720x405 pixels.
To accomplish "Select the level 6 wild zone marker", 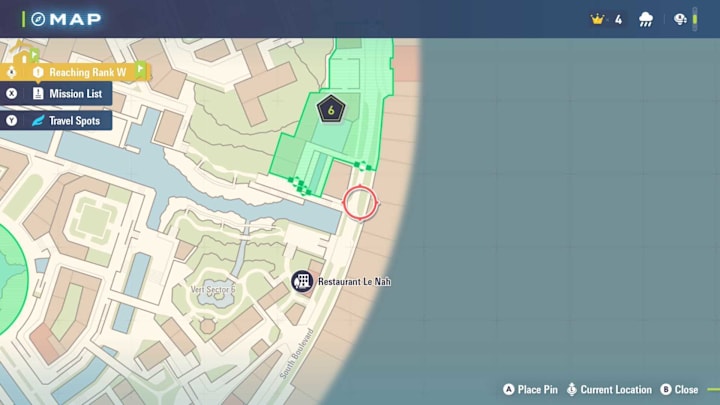I will (330, 108).
